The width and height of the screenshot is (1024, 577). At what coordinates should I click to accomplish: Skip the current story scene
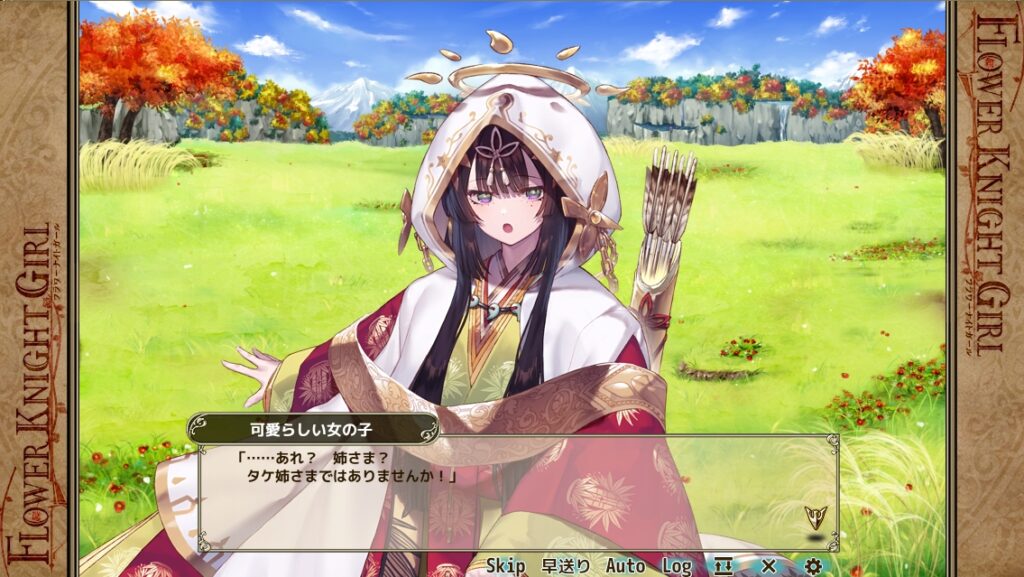click(506, 566)
